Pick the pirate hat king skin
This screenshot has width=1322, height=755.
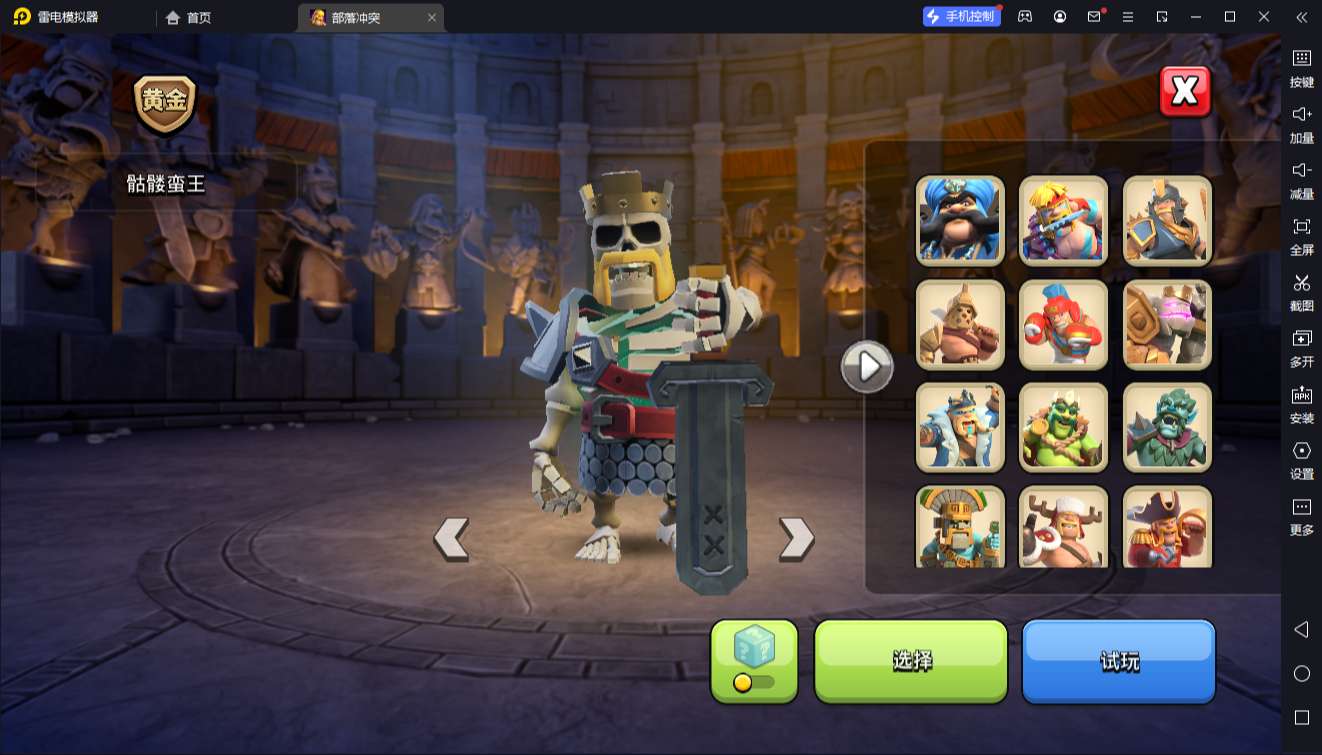(1167, 526)
